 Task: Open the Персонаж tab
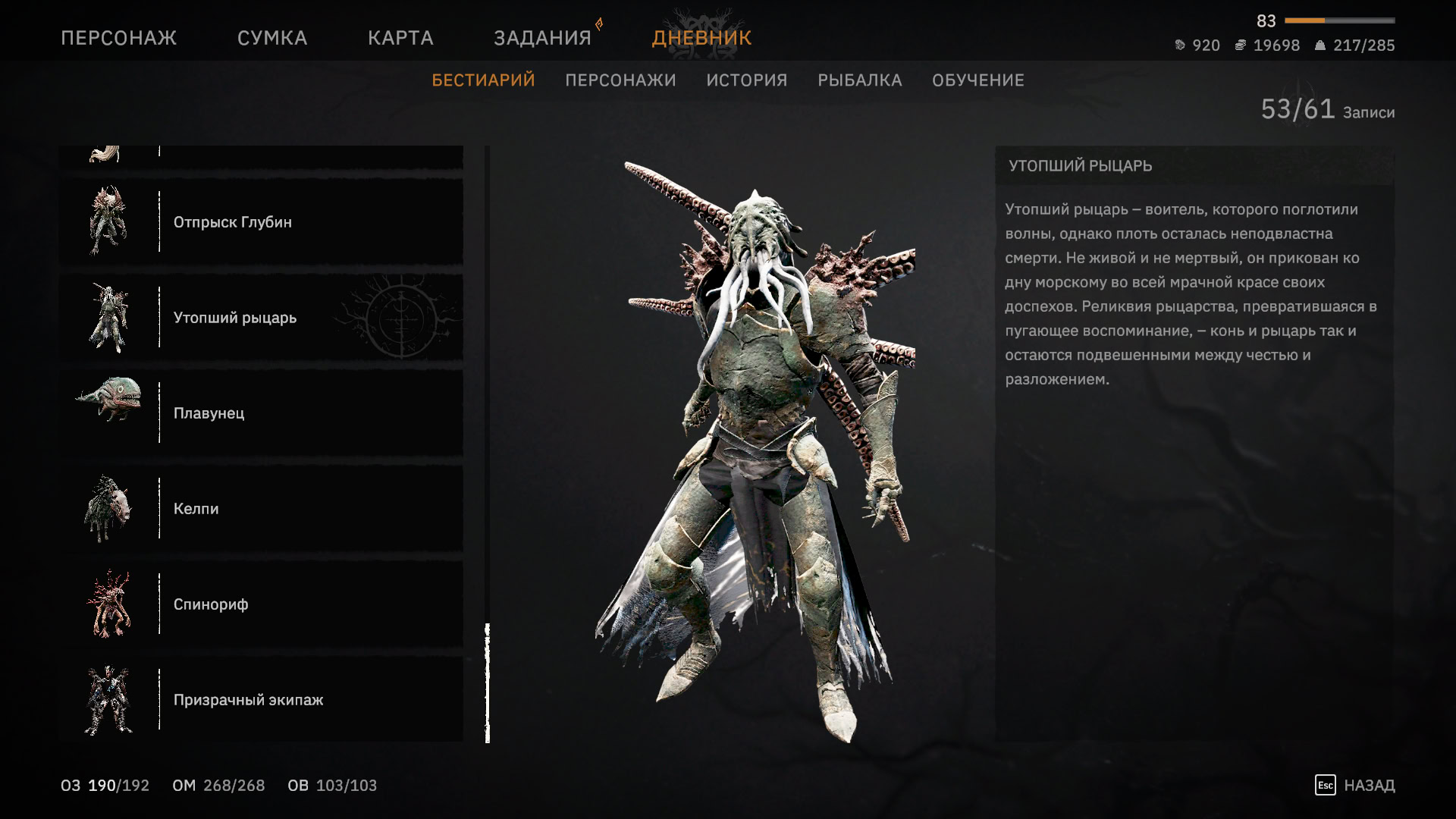click(x=118, y=38)
